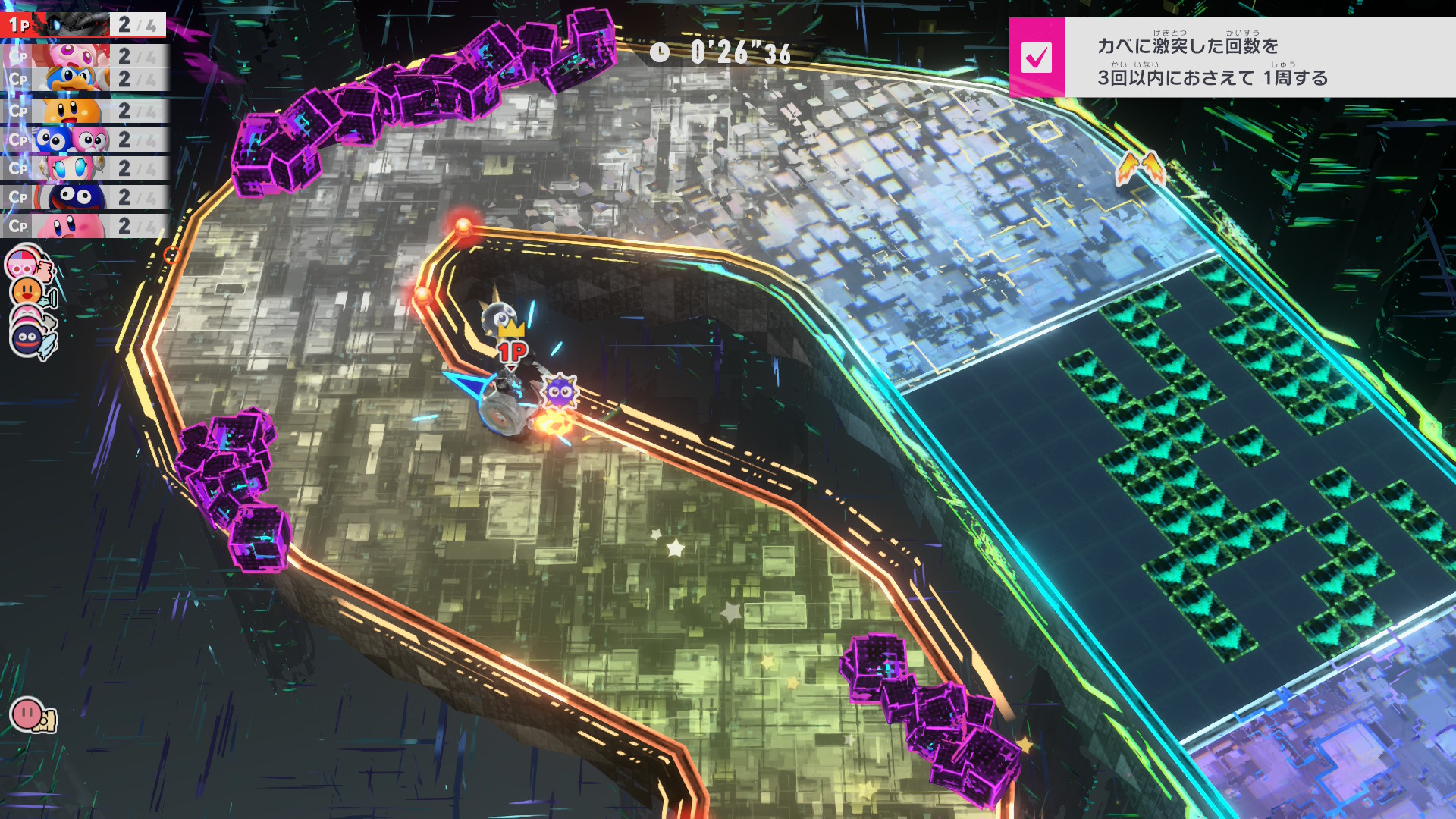The width and height of the screenshot is (1456, 819).
Task: Select the 1P rider row in standings
Action: coord(83,25)
